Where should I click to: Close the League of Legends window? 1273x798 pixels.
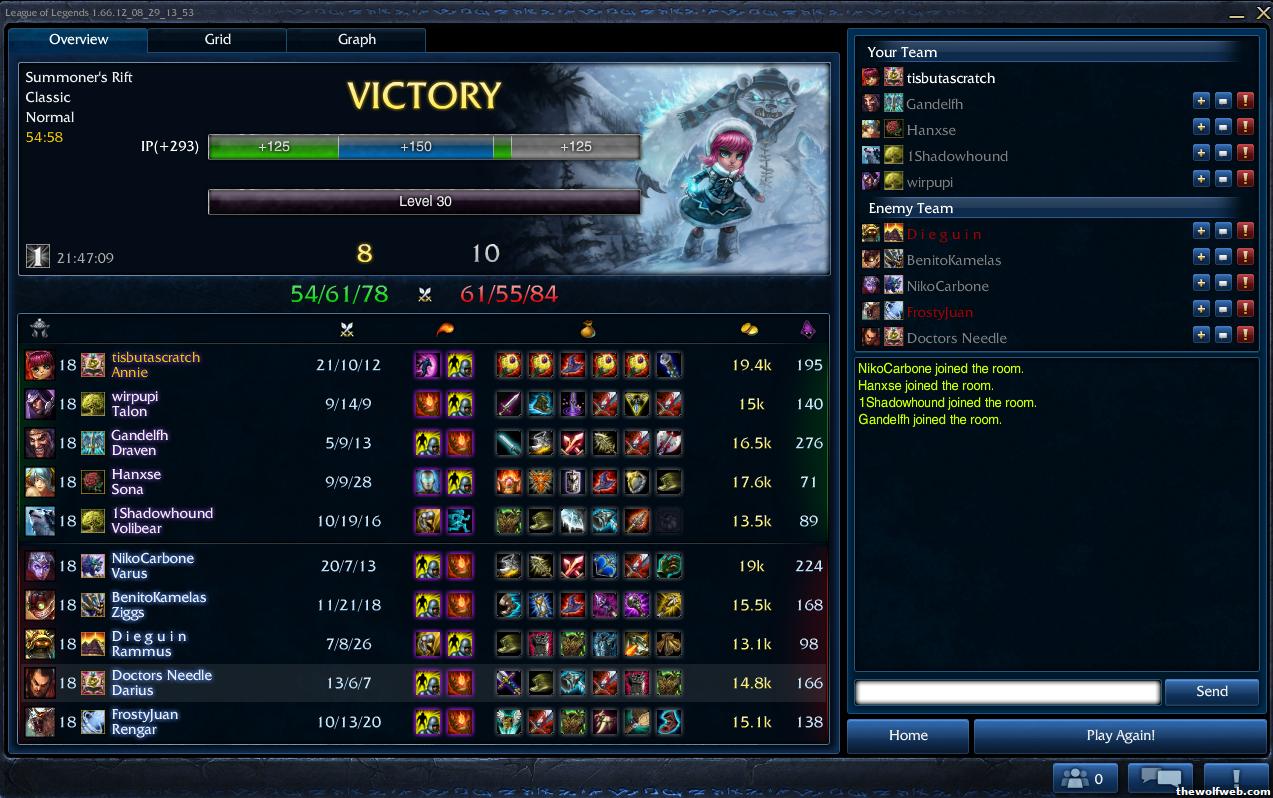[x=1262, y=13]
